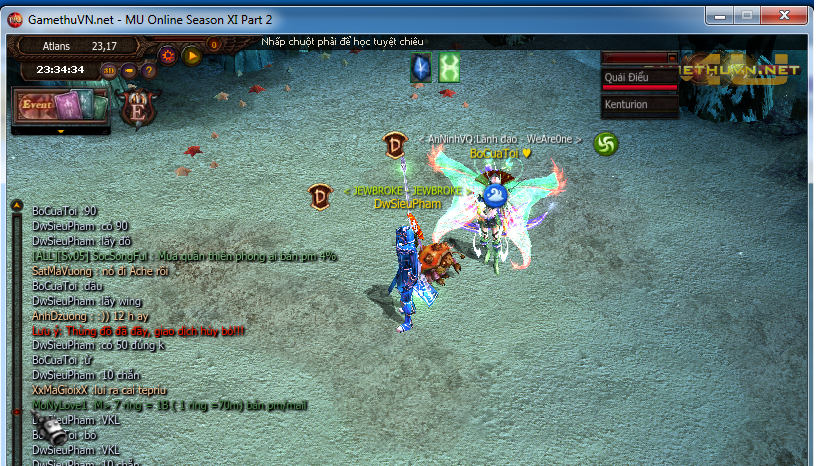819x466 pixels.
Task: Open the gear settings button
Action: tap(168, 56)
